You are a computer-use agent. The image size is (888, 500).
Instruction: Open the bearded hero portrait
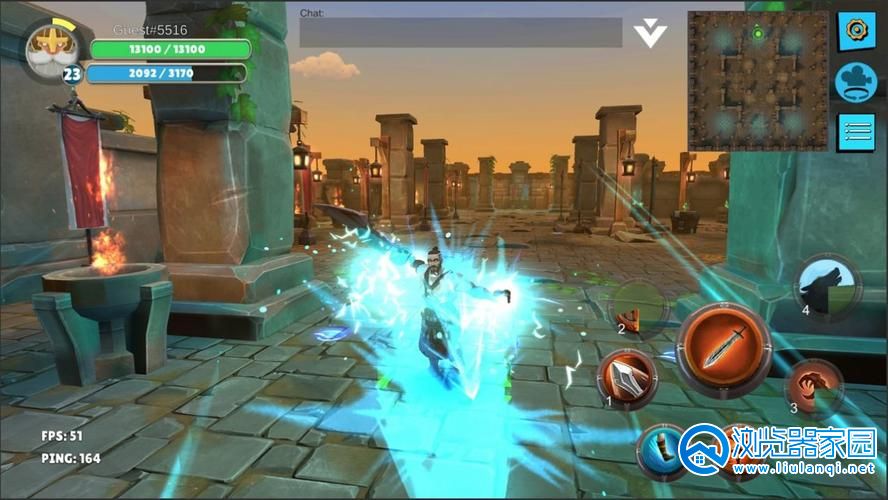click(x=47, y=45)
